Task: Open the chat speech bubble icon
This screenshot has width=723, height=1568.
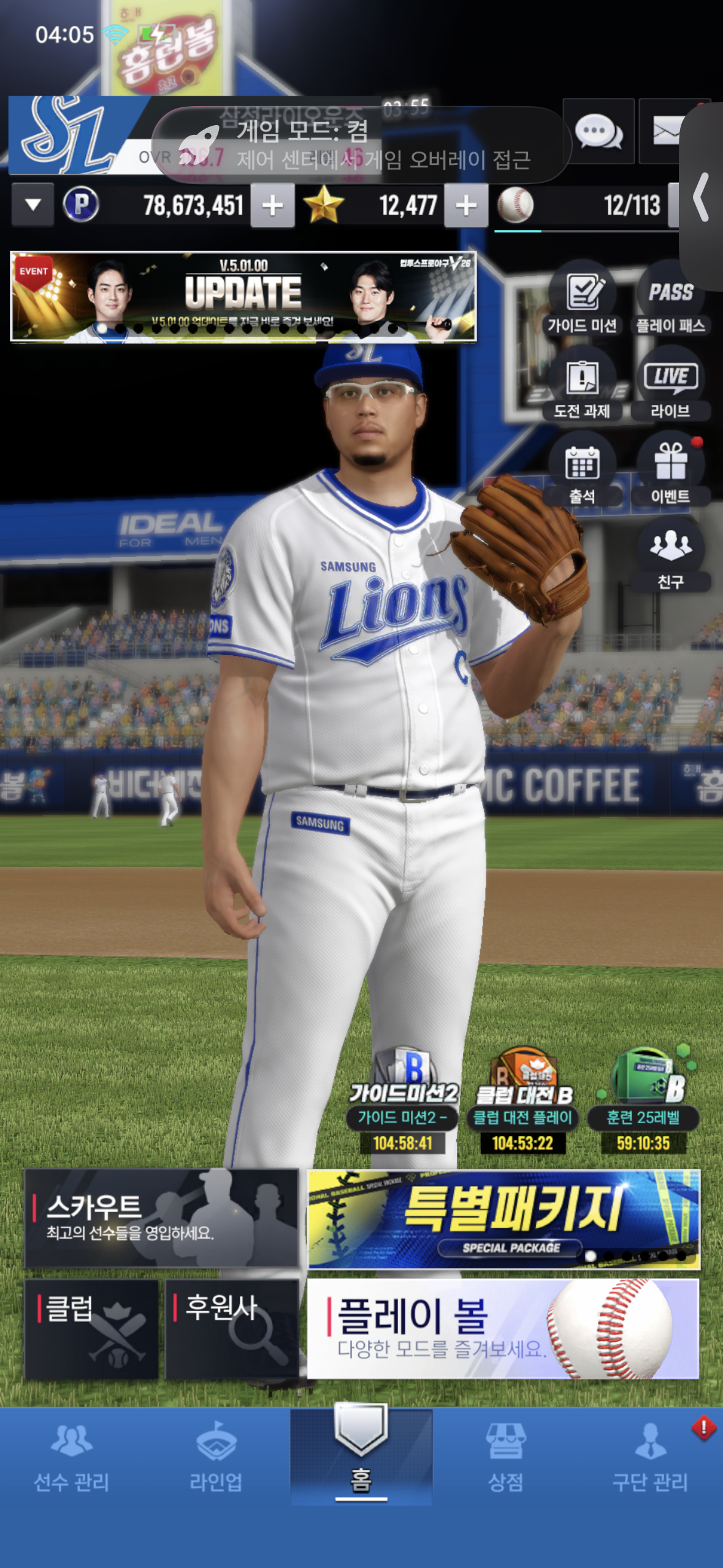Action: pyautogui.click(x=598, y=131)
